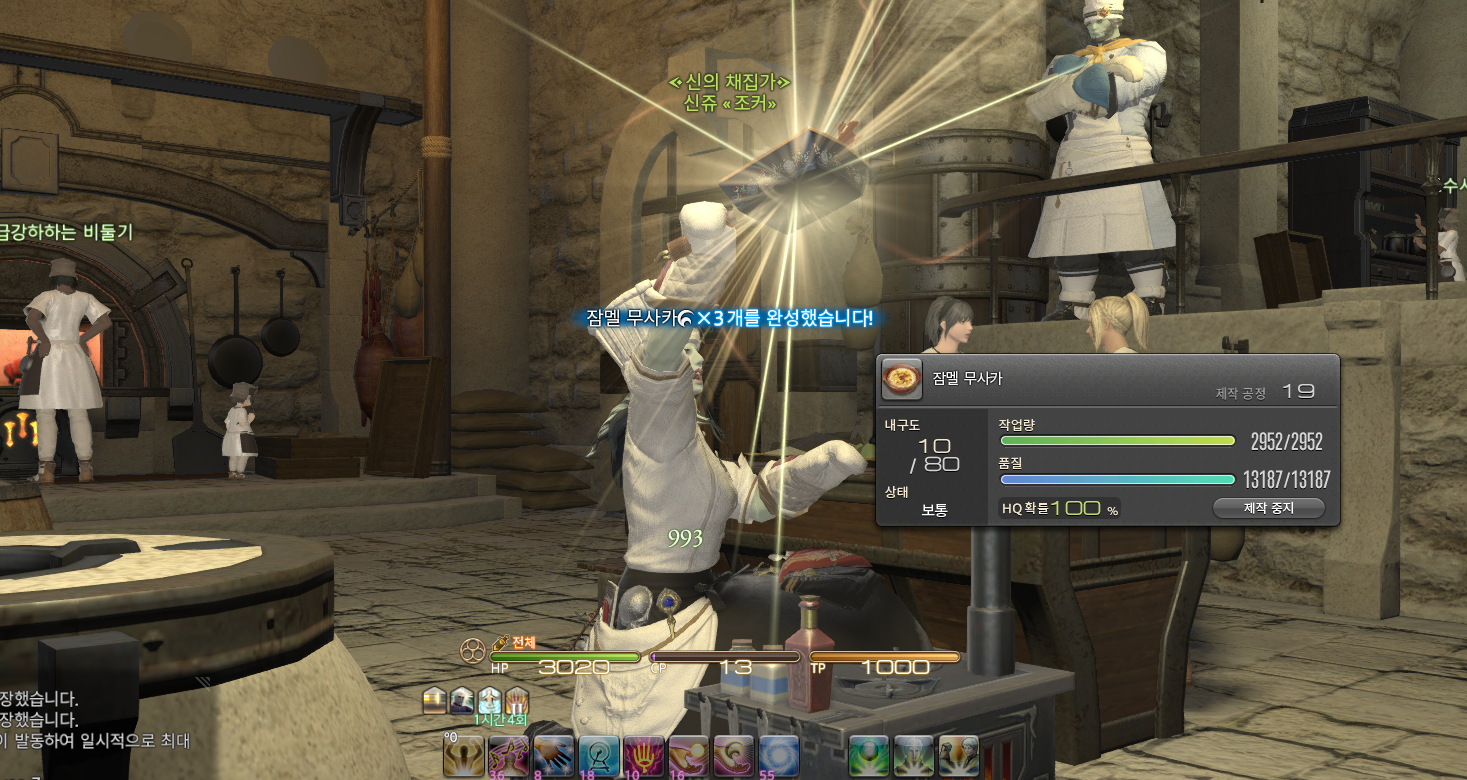Use the spinning wheel skill costing 18

pyautogui.click(x=598, y=755)
